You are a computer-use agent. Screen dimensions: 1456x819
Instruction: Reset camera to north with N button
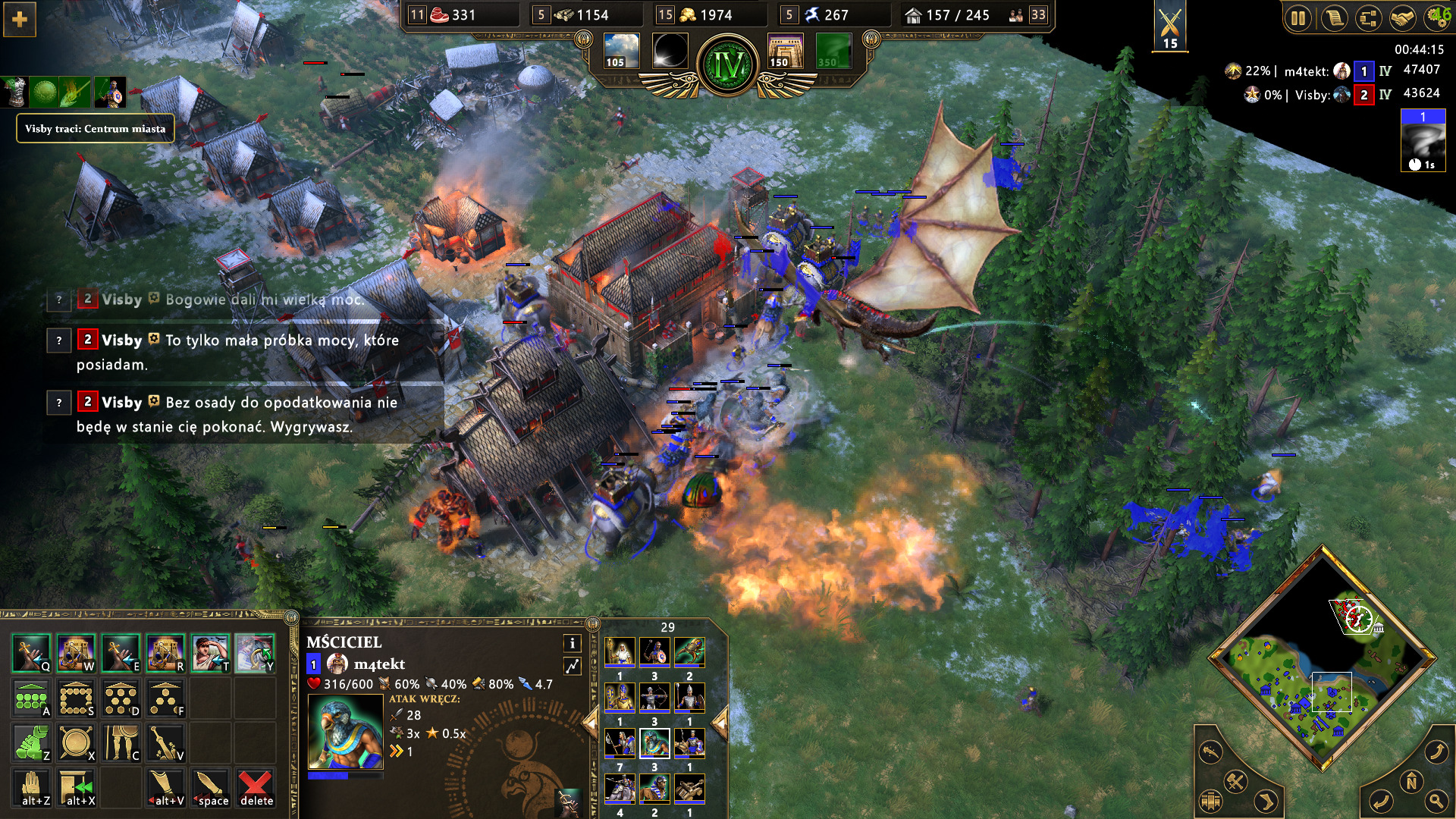(x=1411, y=782)
